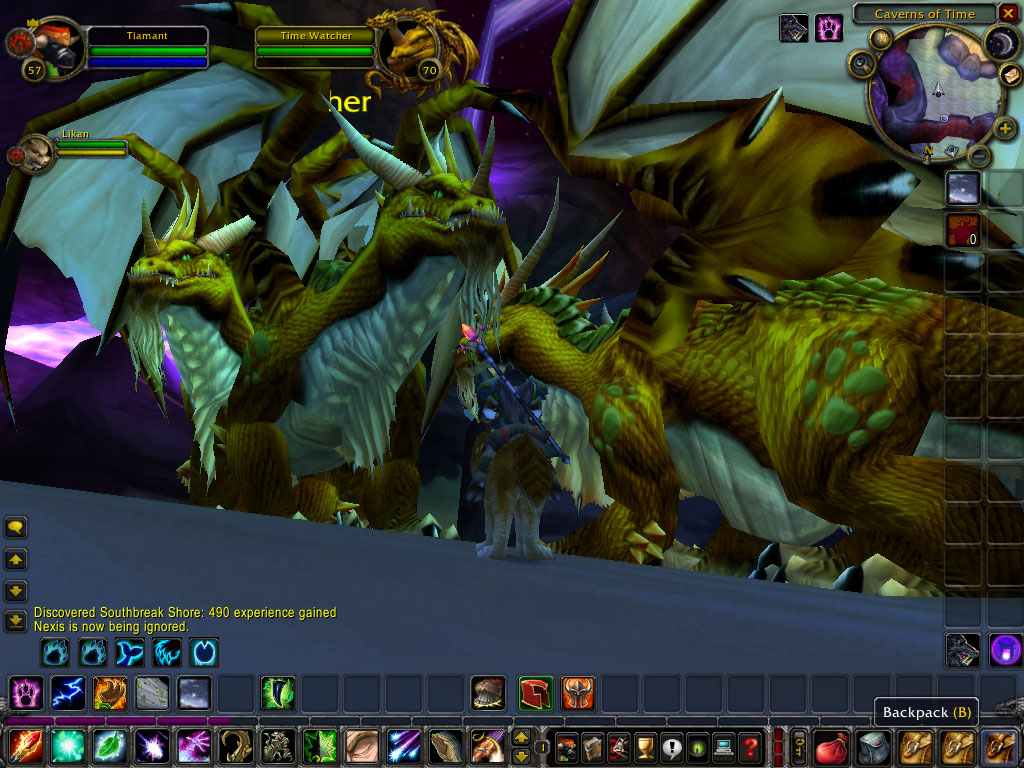Select party member Likan's portrait

[x=36, y=154]
